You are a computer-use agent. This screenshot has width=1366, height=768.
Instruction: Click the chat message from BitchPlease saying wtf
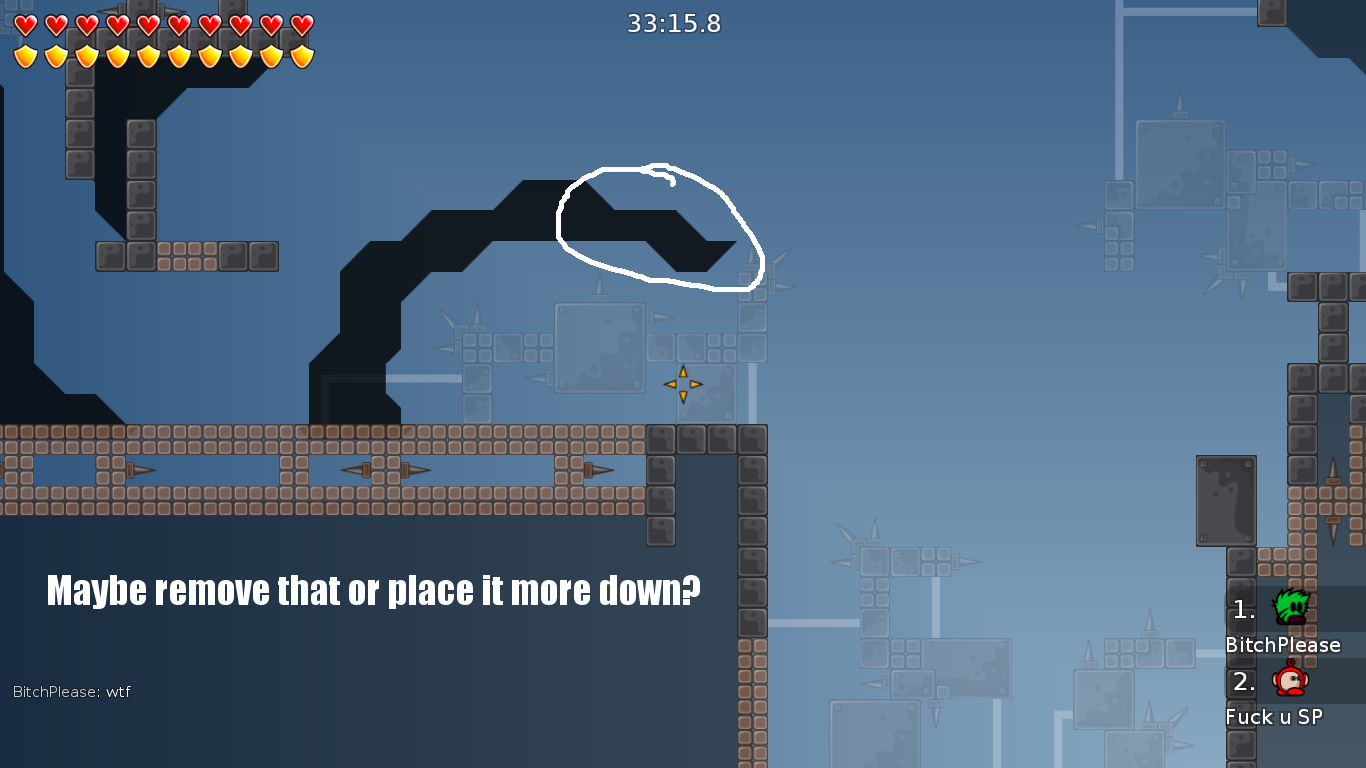tap(72, 691)
